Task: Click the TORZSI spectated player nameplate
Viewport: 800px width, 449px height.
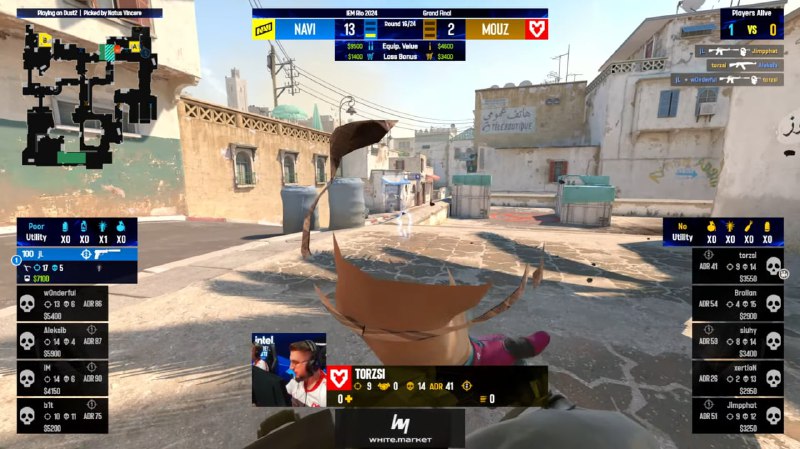Action: 437,375
